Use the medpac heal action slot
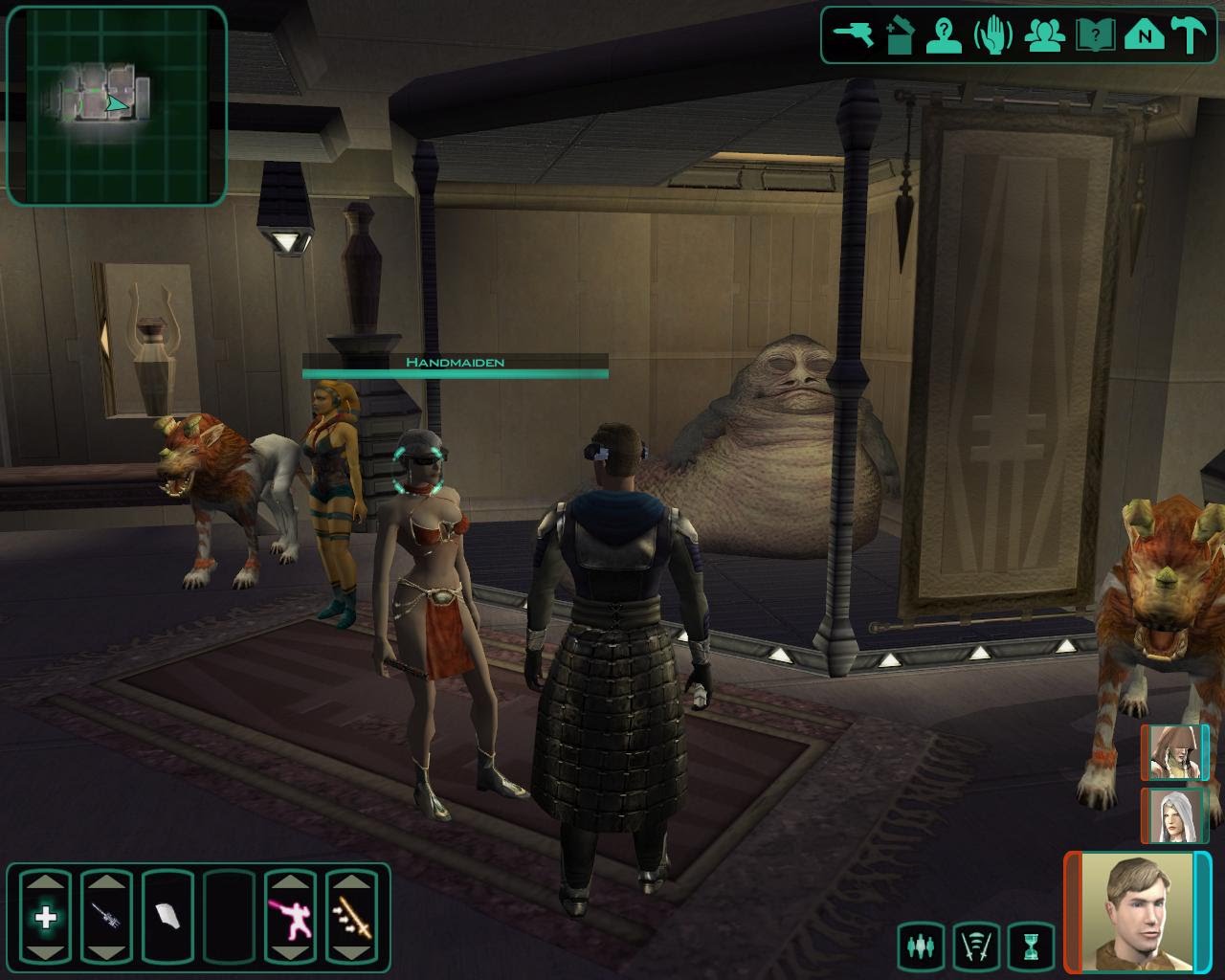The height and width of the screenshot is (980, 1225). (x=46, y=918)
